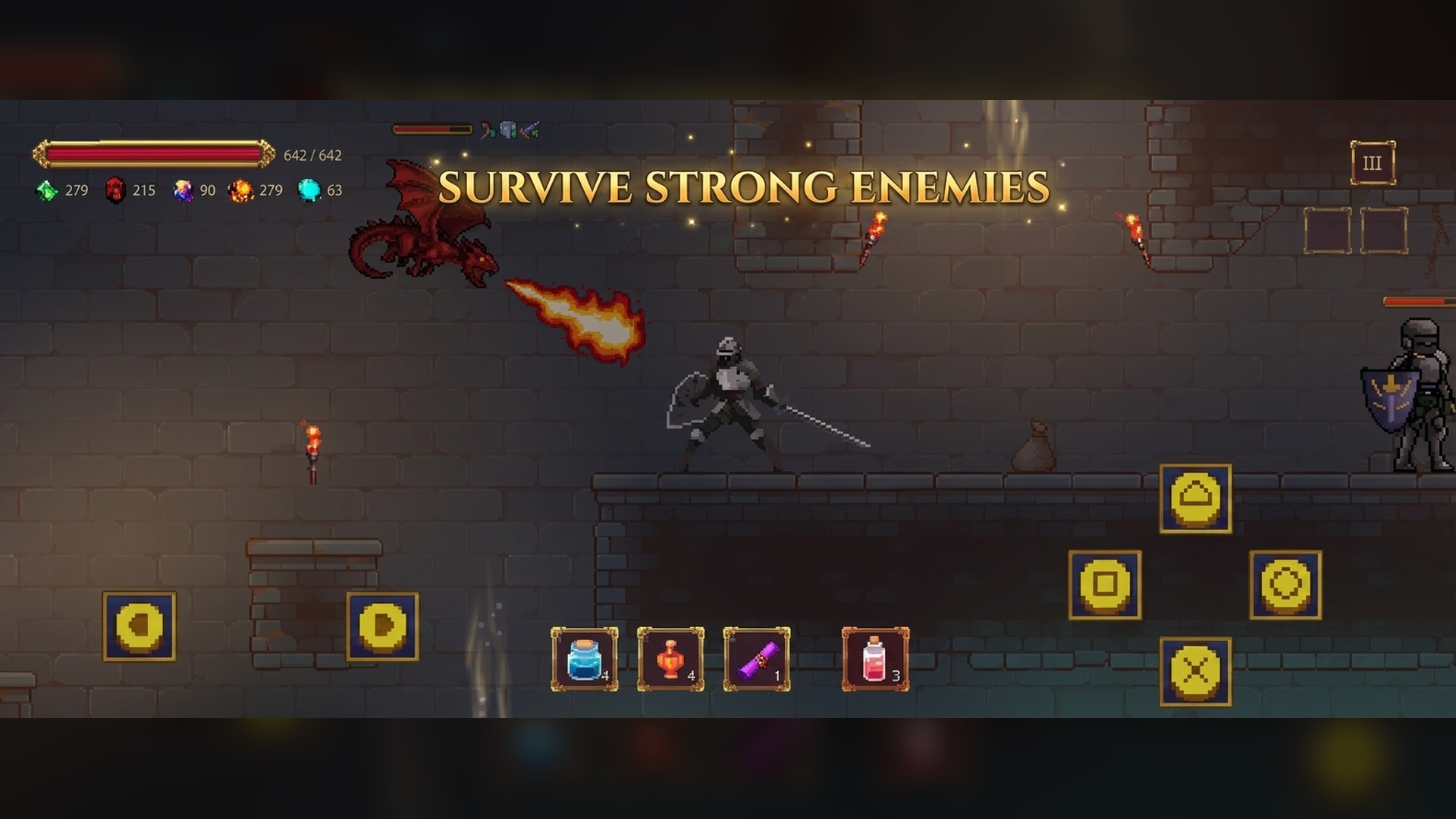This screenshot has height=819, width=1456.
Task: Open the stage indicator labeled III
Action: (x=1374, y=162)
